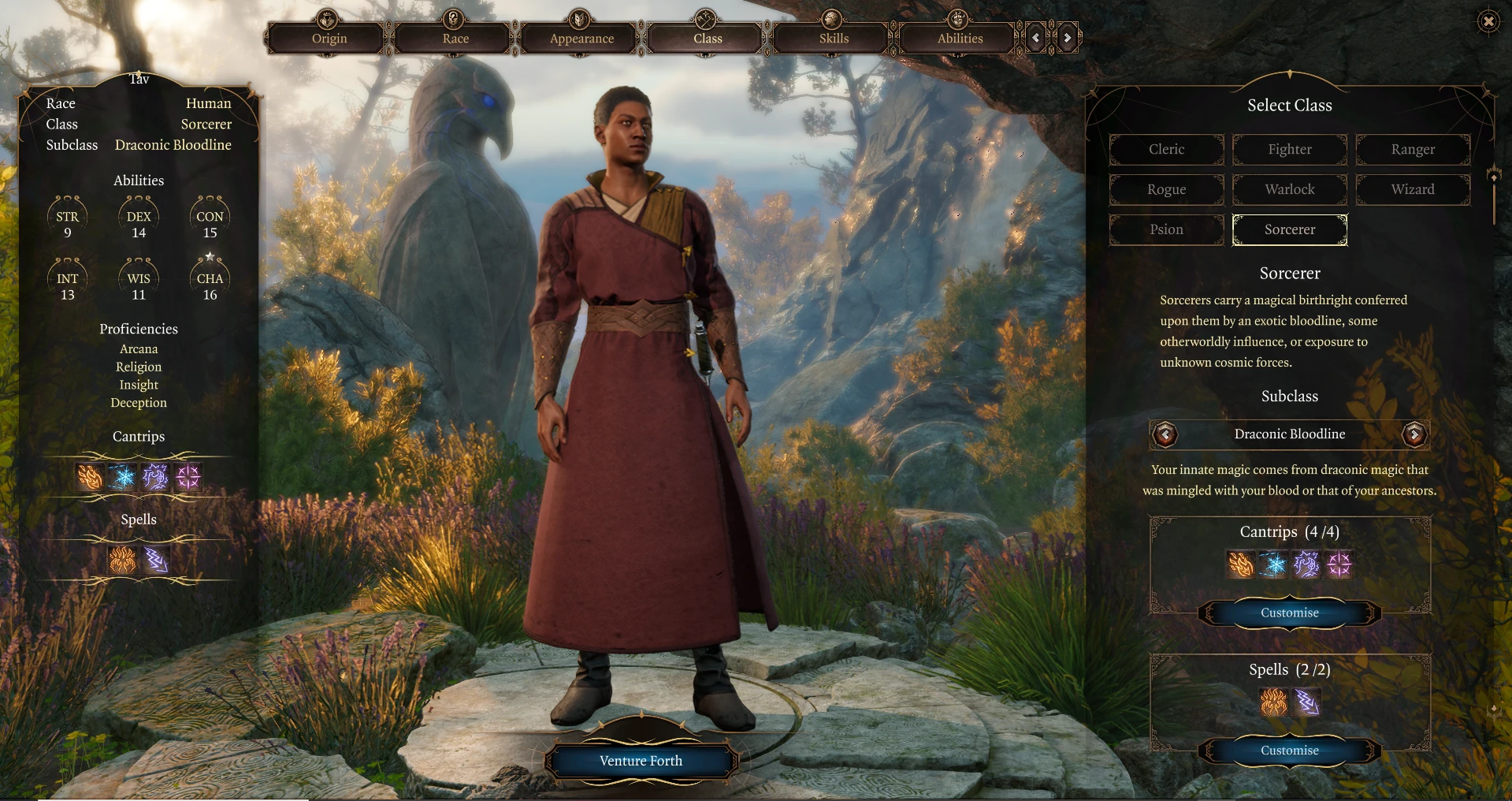The image size is (1512, 801).
Task: Confirm character with Venture Forth
Action: point(641,761)
